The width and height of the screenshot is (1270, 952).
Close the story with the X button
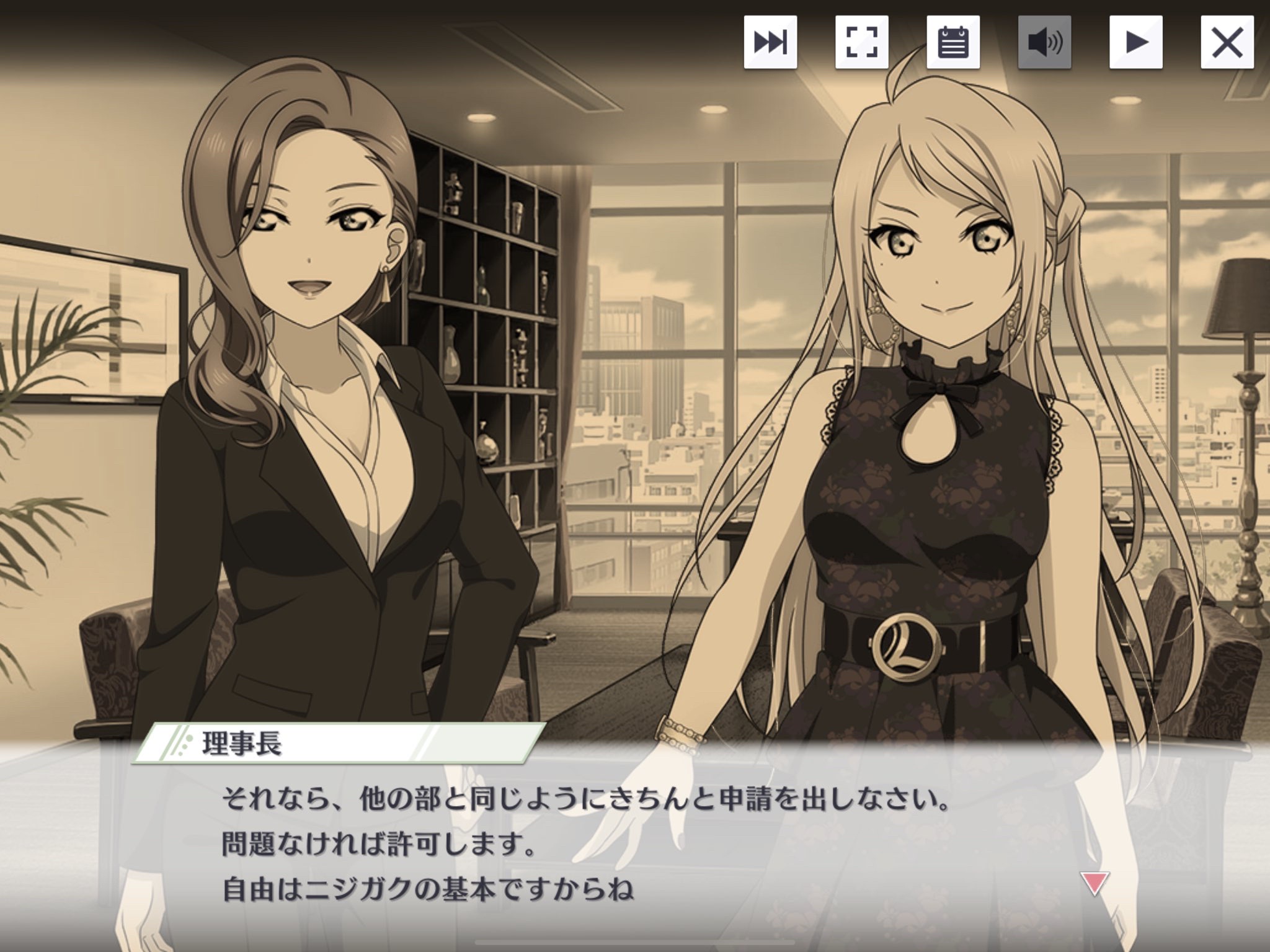coord(1227,42)
